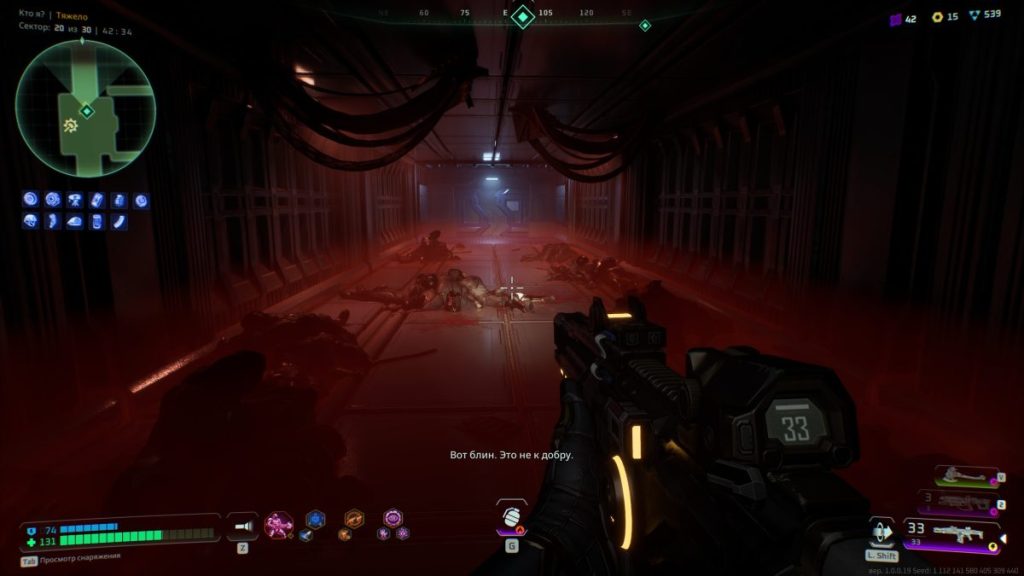Click the diamond marker on the compass
The height and width of the screenshot is (576, 1024).
click(x=523, y=16)
